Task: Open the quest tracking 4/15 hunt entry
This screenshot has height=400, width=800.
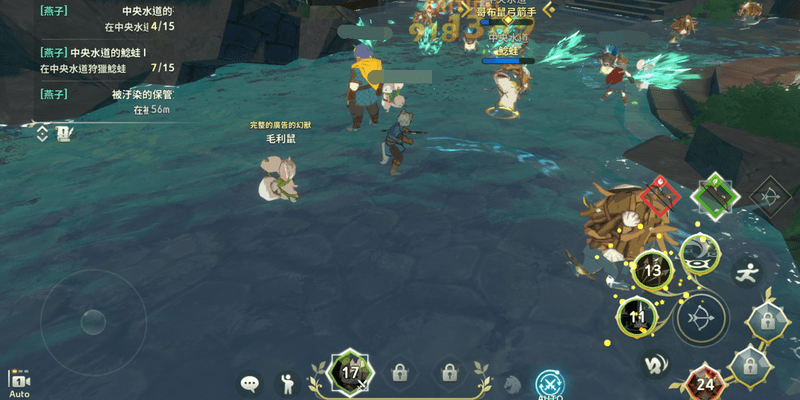Action: tap(100, 17)
